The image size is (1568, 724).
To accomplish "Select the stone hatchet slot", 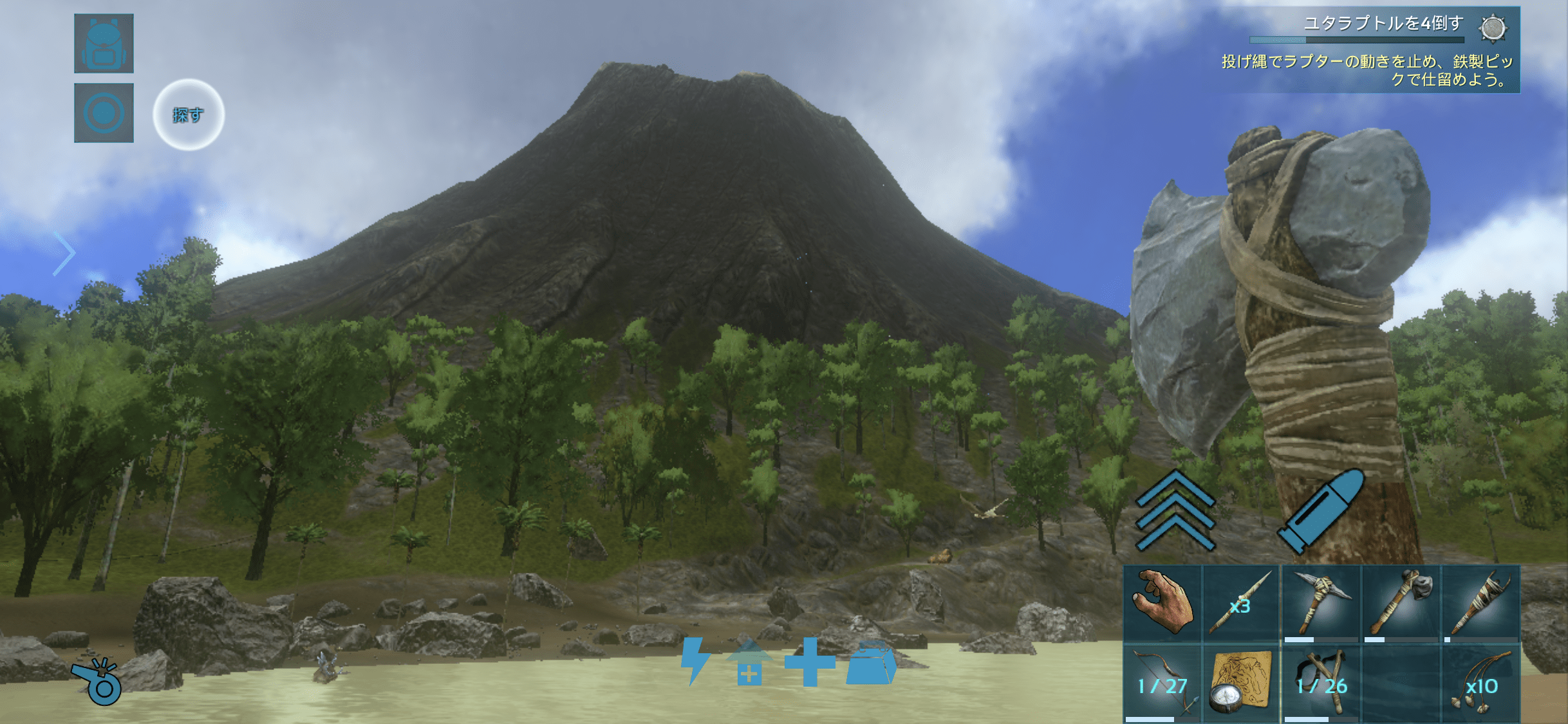I will pyautogui.click(x=1401, y=604).
